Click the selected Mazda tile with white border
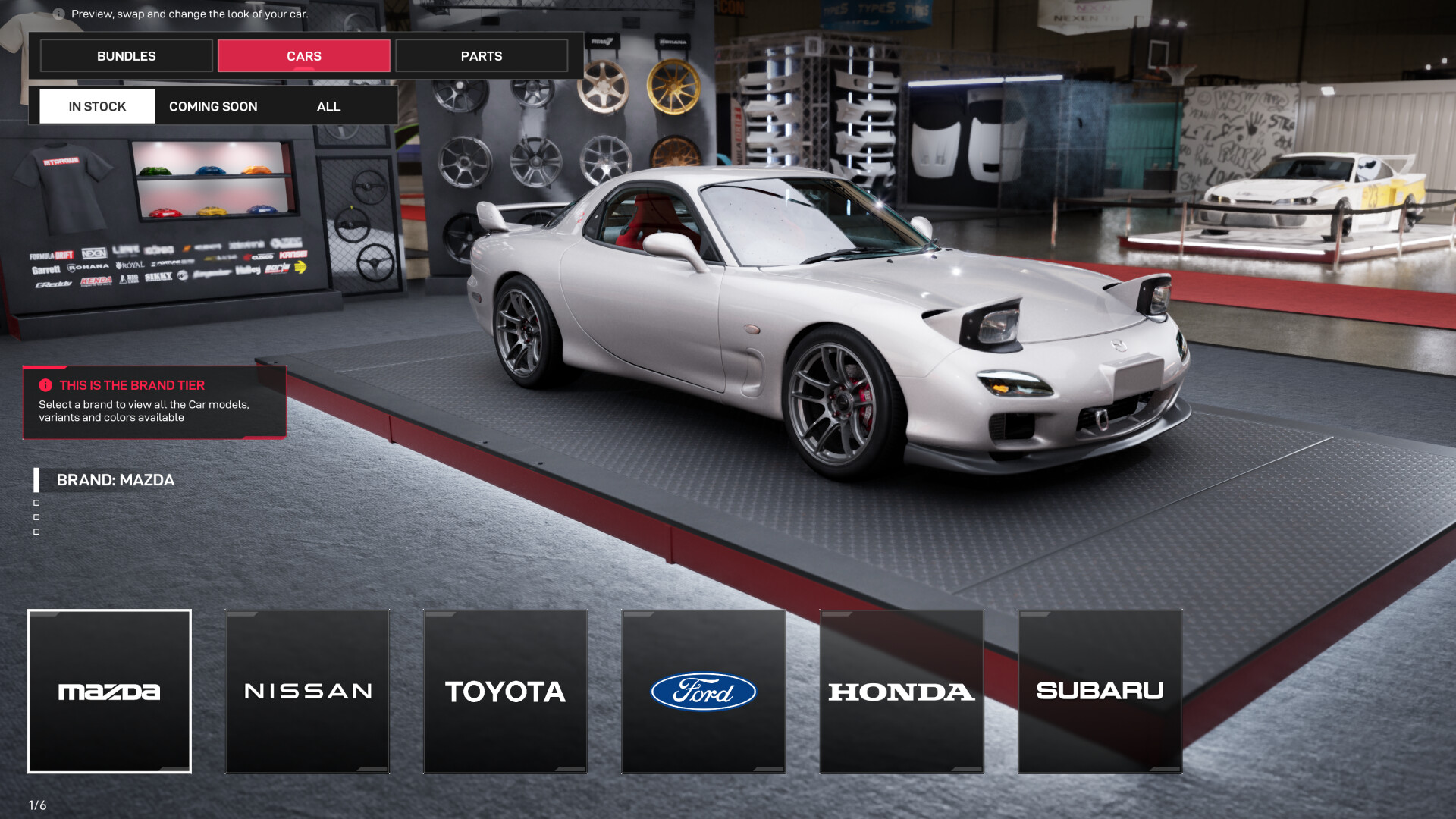1456x819 pixels. pyautogui.click(x=109, y=692)
